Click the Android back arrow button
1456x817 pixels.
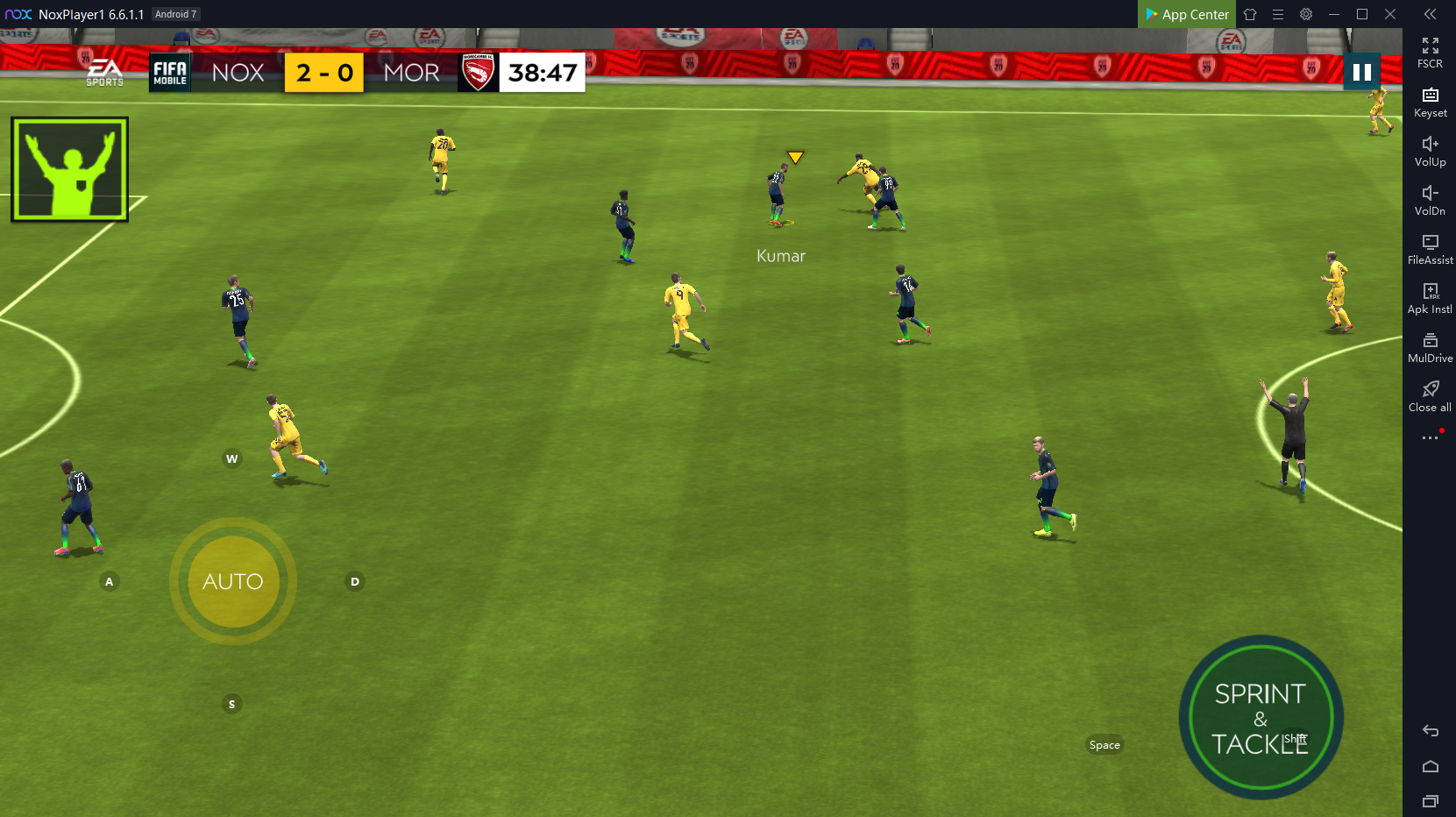1431,730
